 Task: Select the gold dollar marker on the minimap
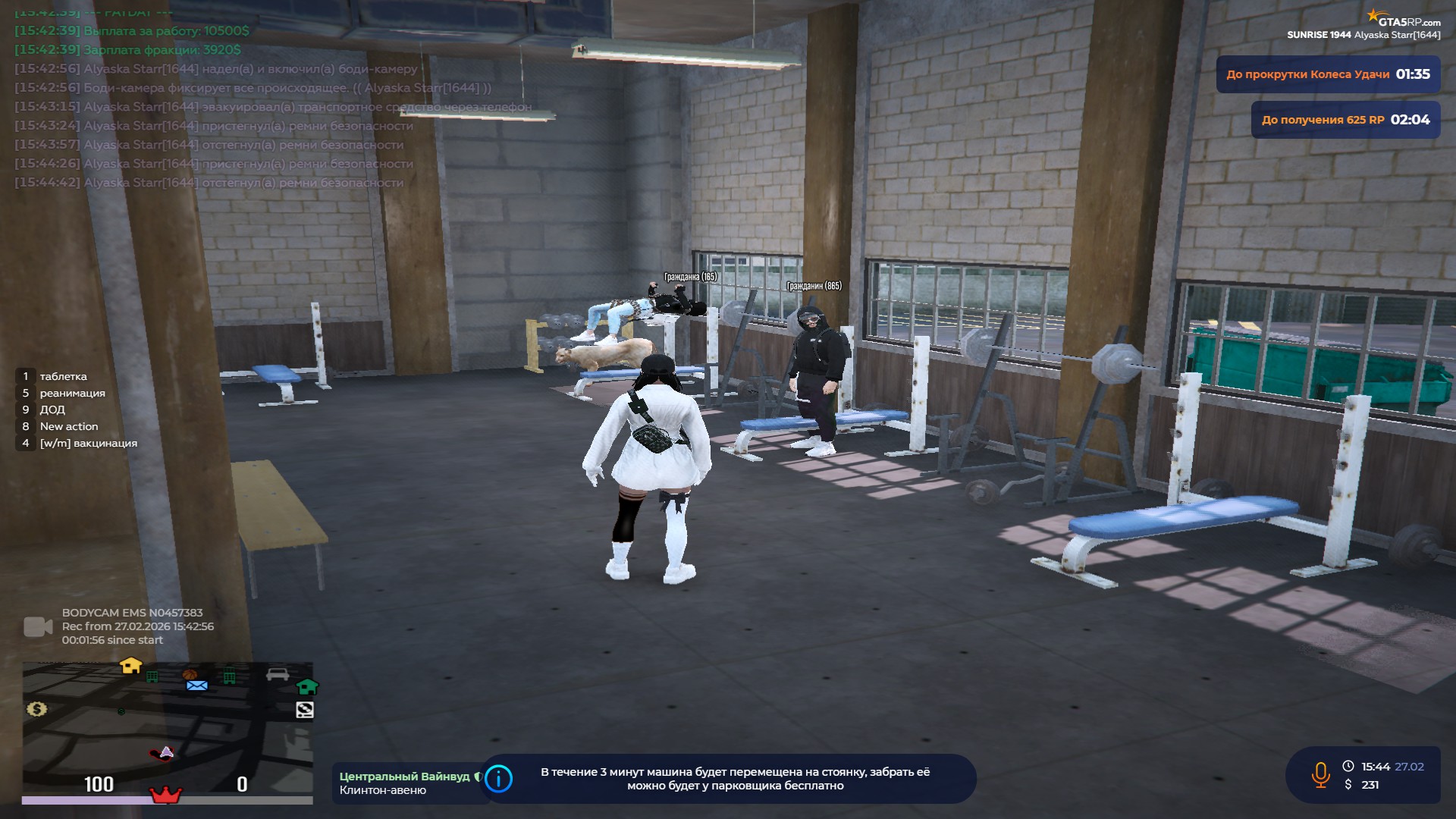(x=36, y=709)
